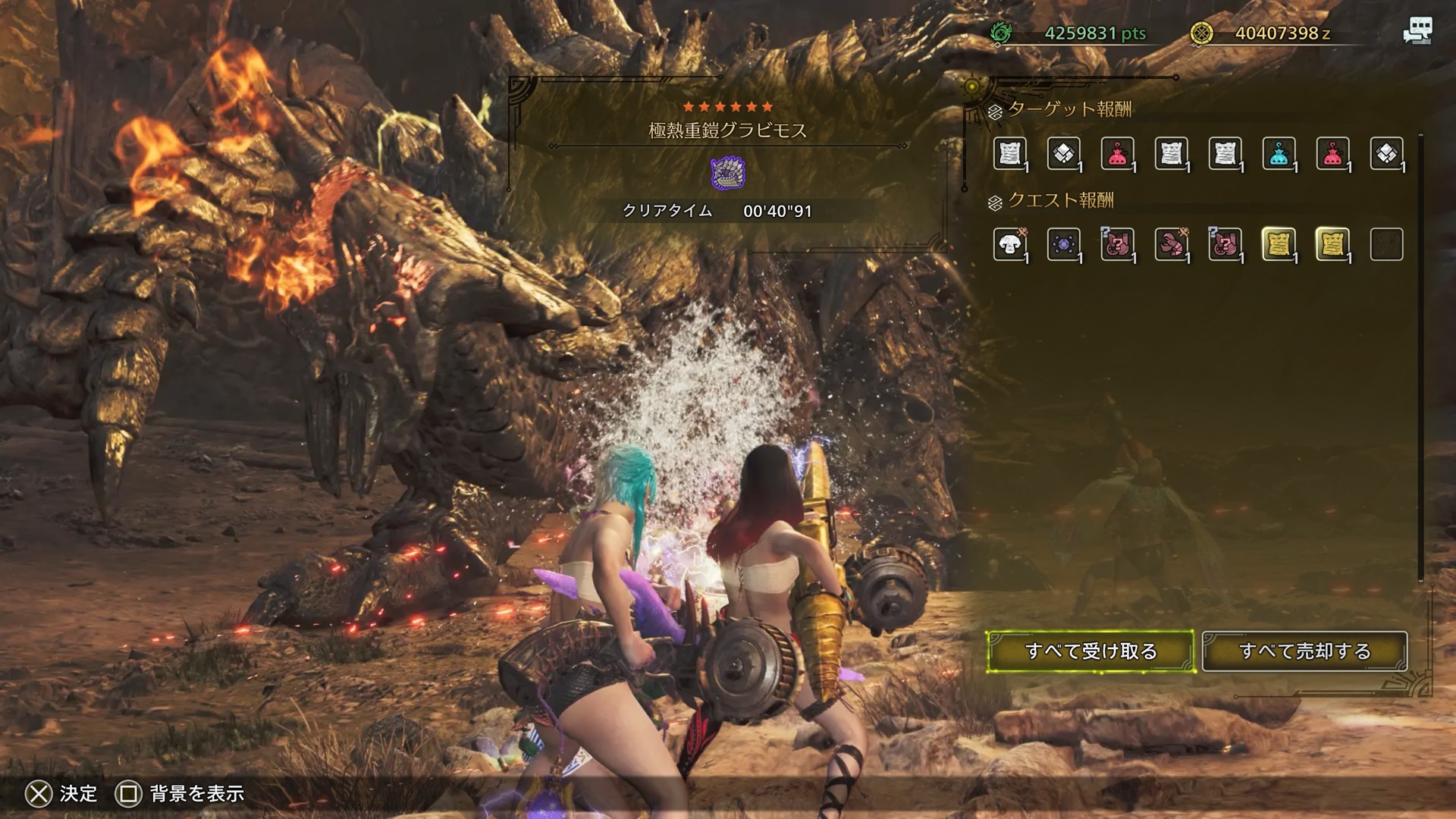Select the cyan sack target reward
Image resolution: width=1456 pixels, height=819 pixels.
[x=1279, y=154]
